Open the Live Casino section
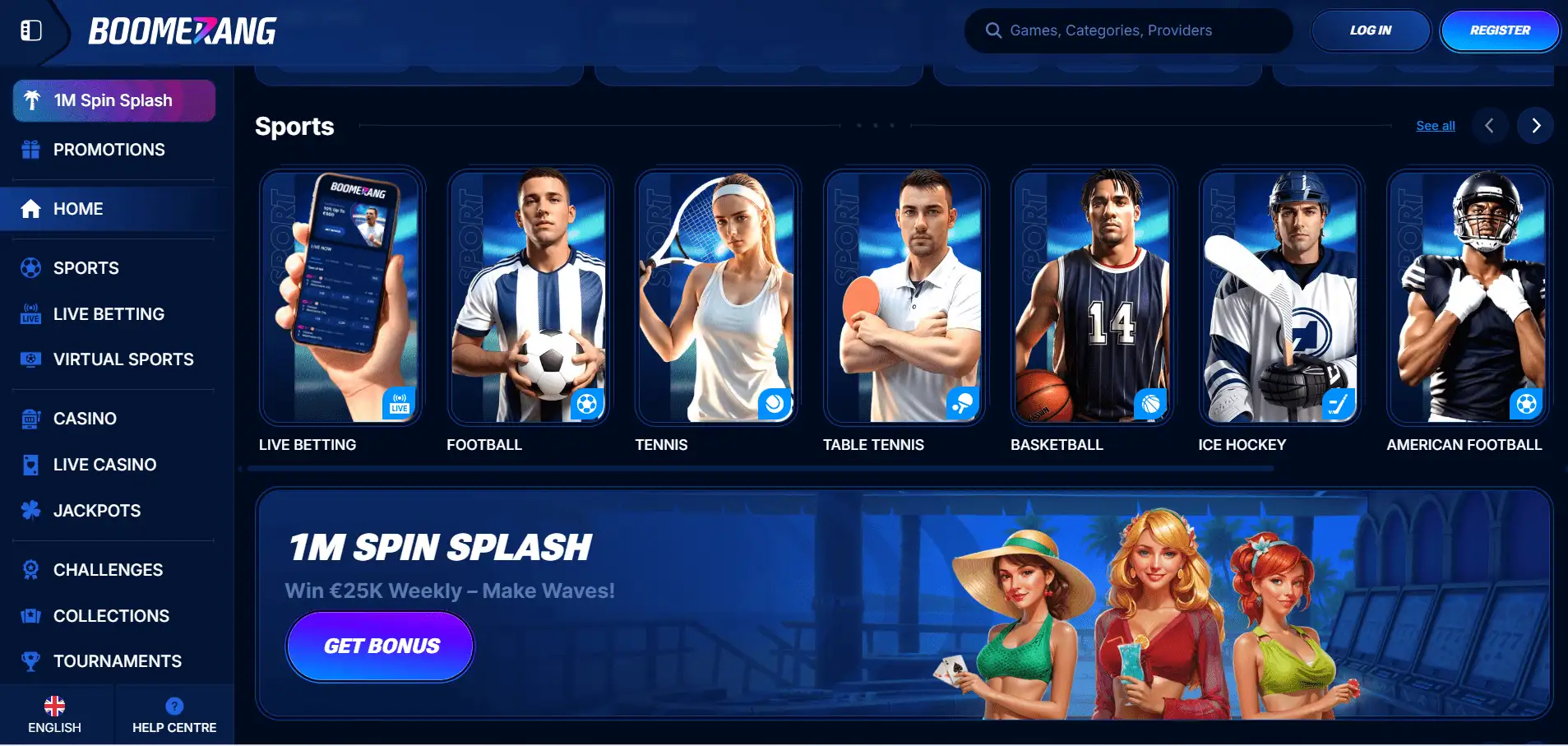 click(x=104, y=465)
